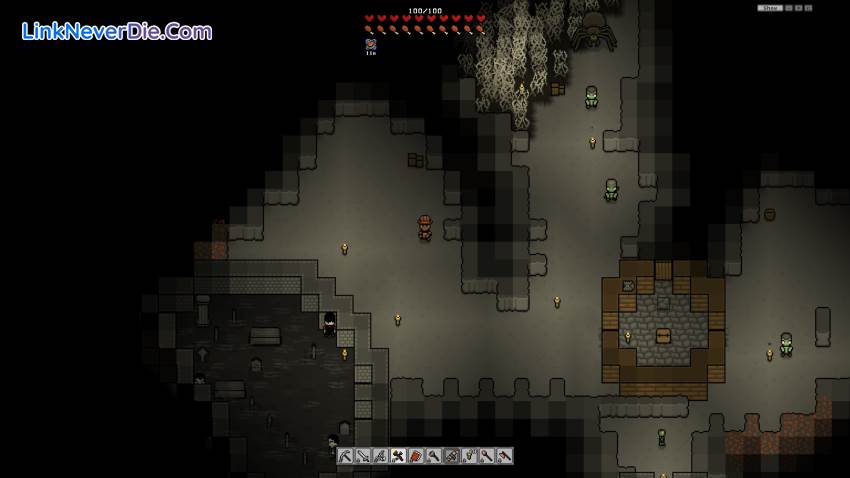Image resolution: width=850 pixels, height=478 pixels.
Task: Click the heart buff status icon
Action: 370,44
